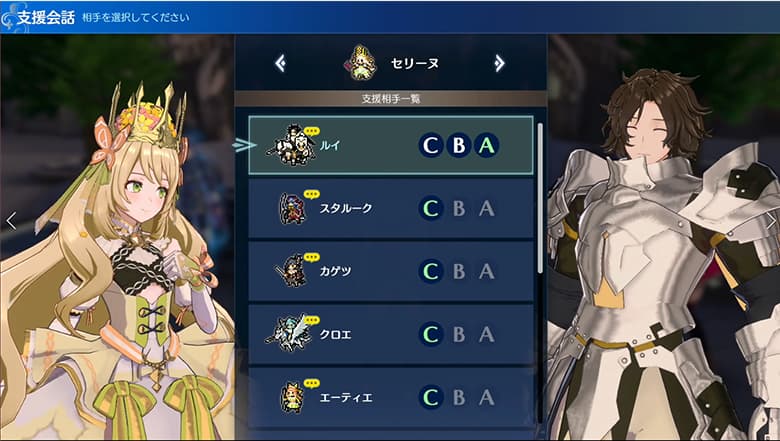Open カゲツ's C-rank support conversation

click(x=431, y=271)
